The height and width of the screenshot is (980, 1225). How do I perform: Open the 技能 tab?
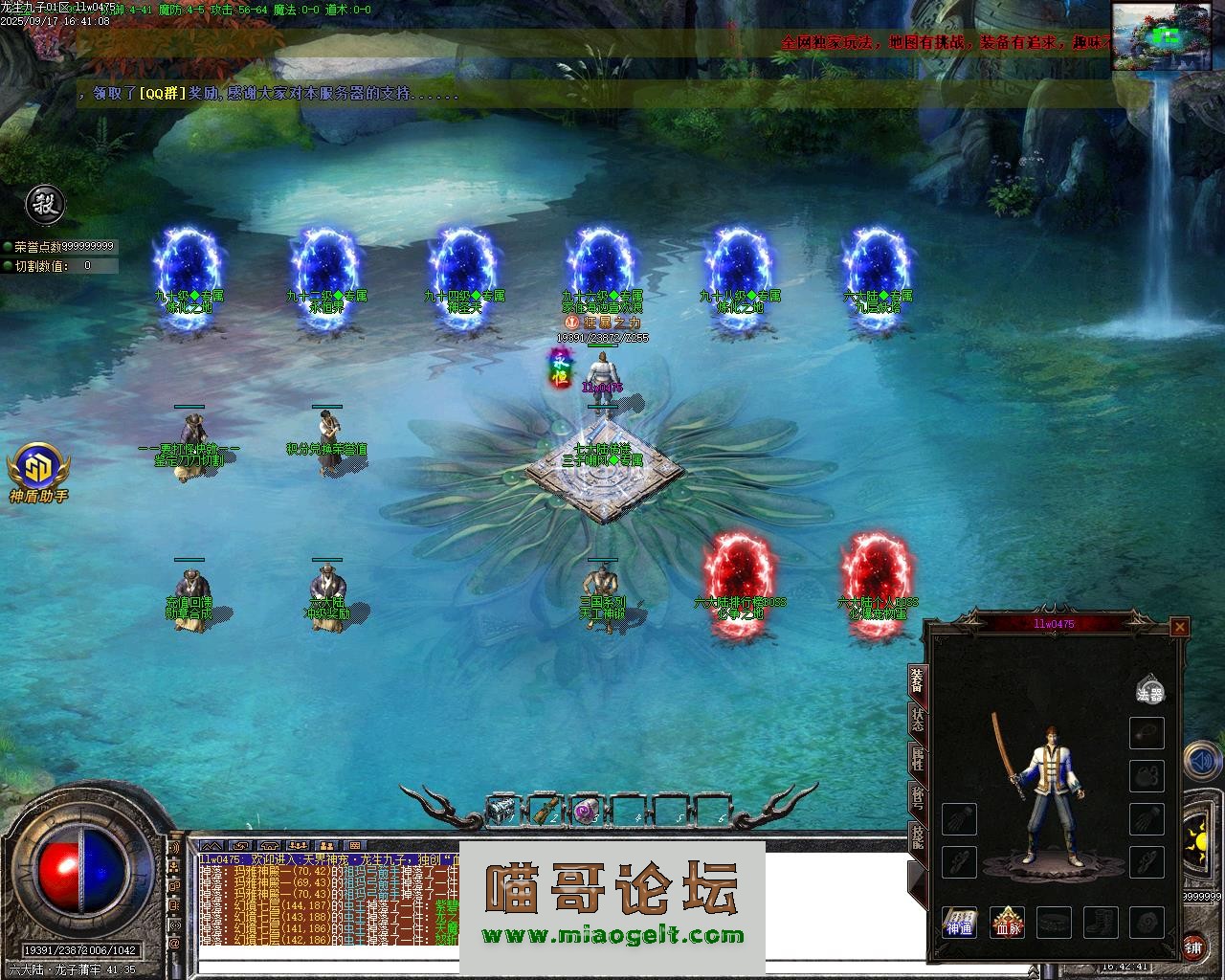pos(917,837)
